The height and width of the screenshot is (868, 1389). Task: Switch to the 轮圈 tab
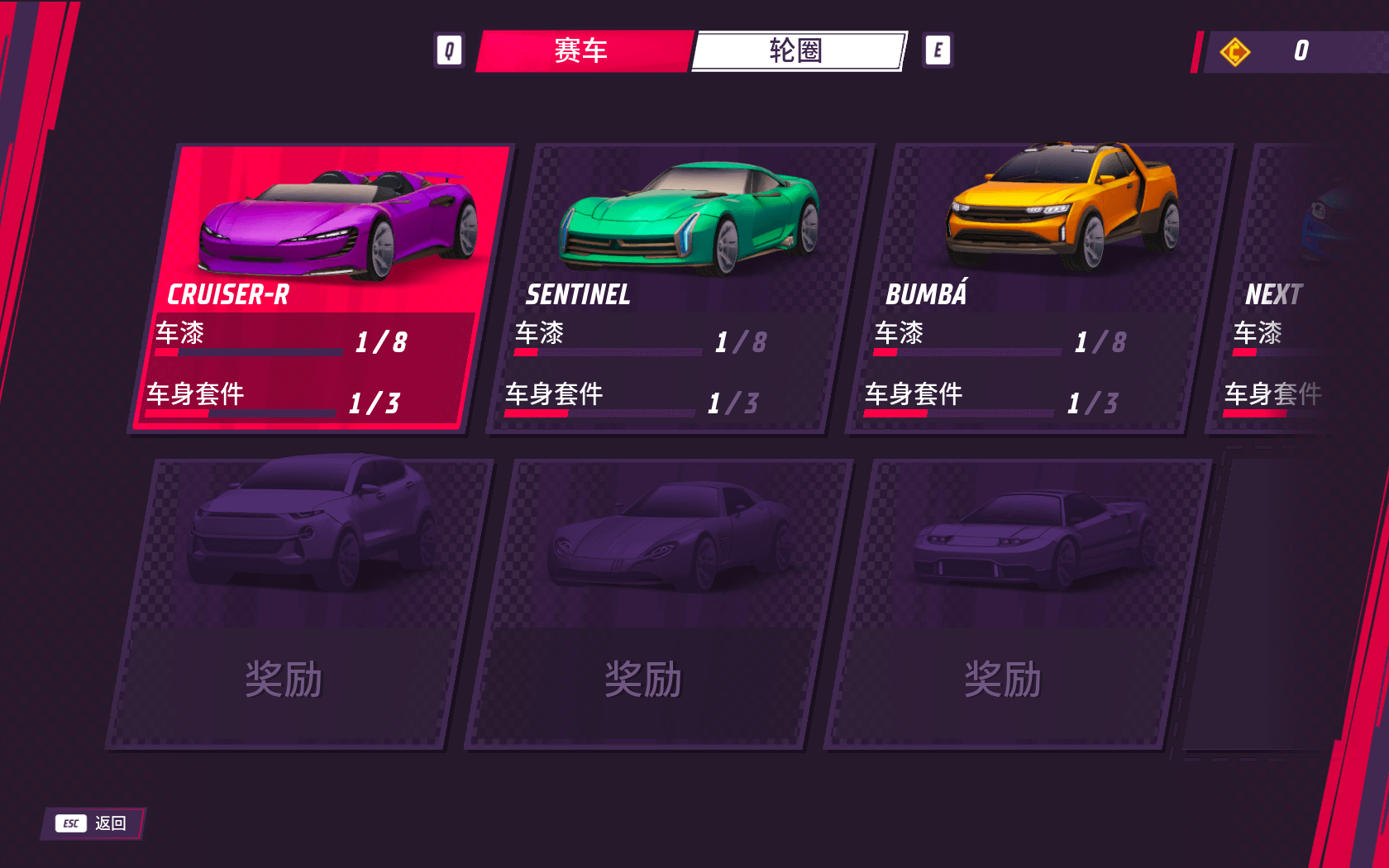pos(796,51)
